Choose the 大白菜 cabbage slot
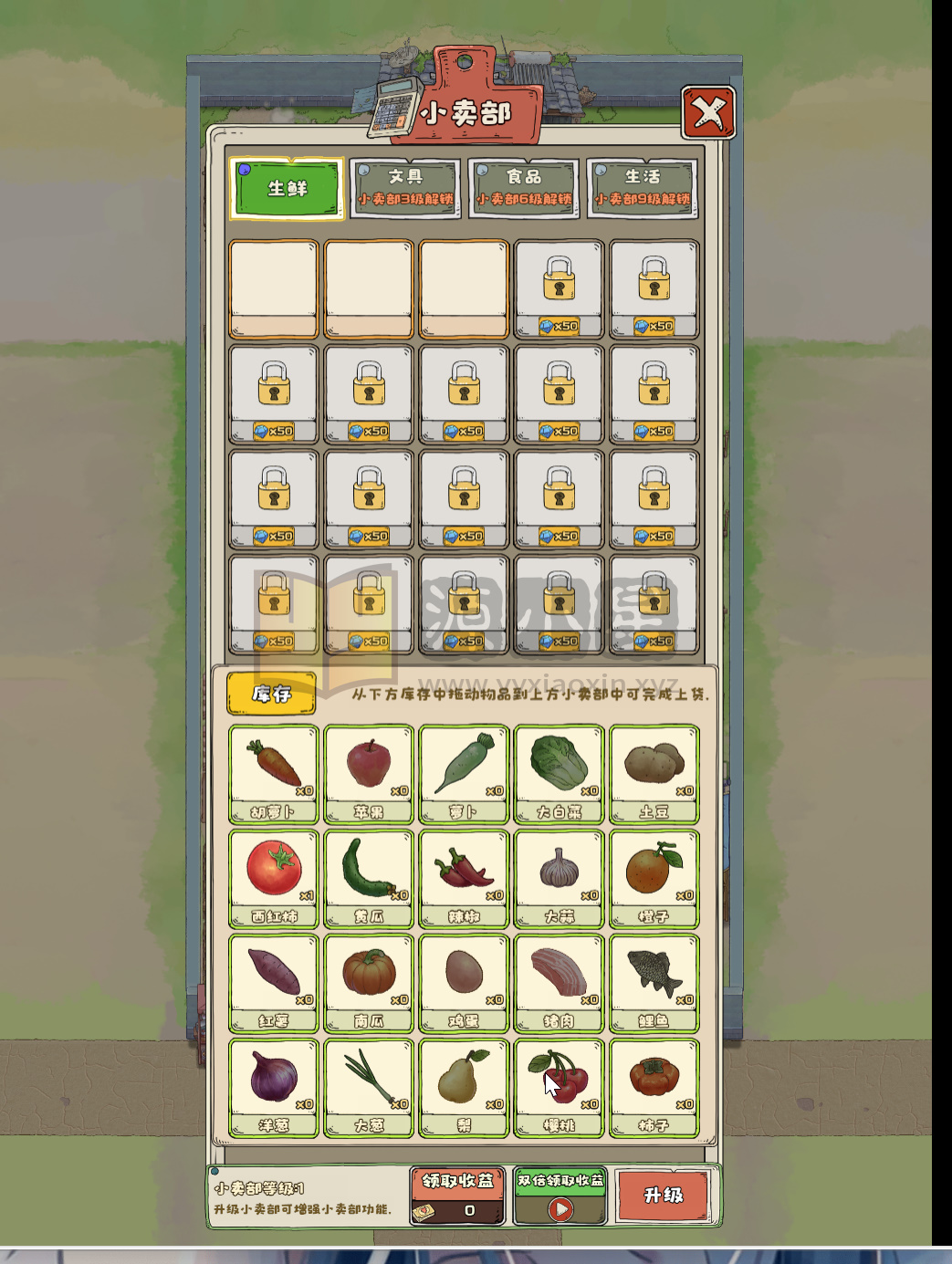The height and width of the screenshot is (1264, 952). click(559, 774)
